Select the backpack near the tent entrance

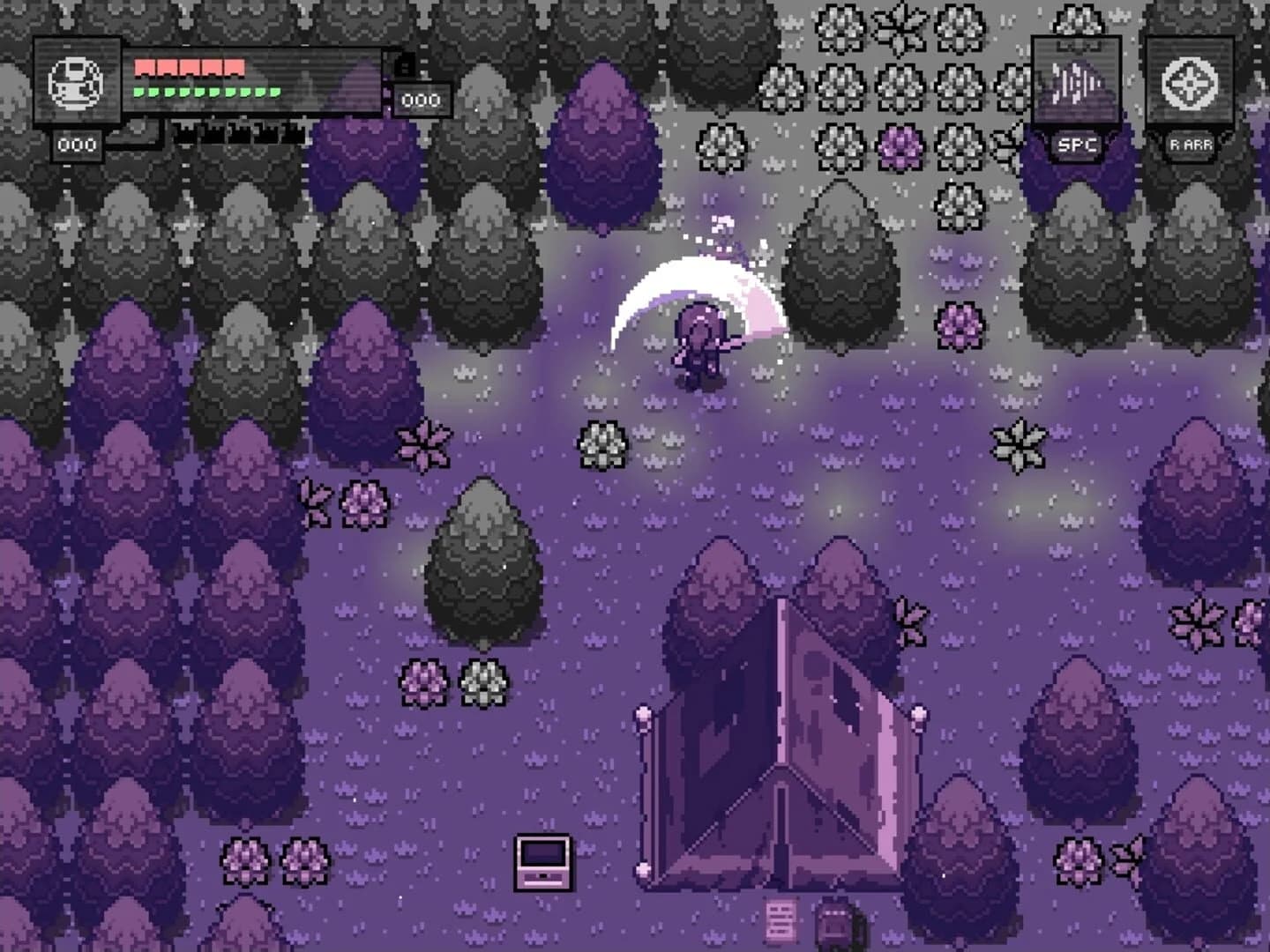pyautogui.click(x=833, y=924)
